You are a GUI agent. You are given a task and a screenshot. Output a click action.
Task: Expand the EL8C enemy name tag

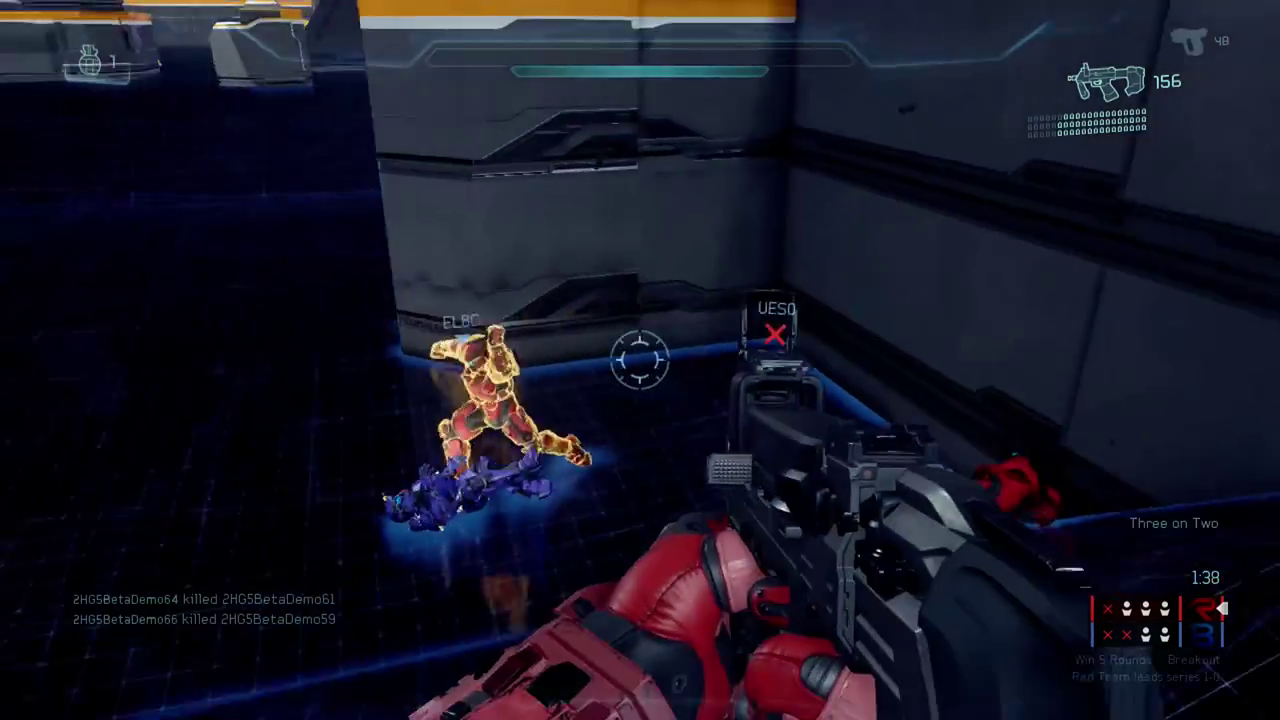click(459, 322)
